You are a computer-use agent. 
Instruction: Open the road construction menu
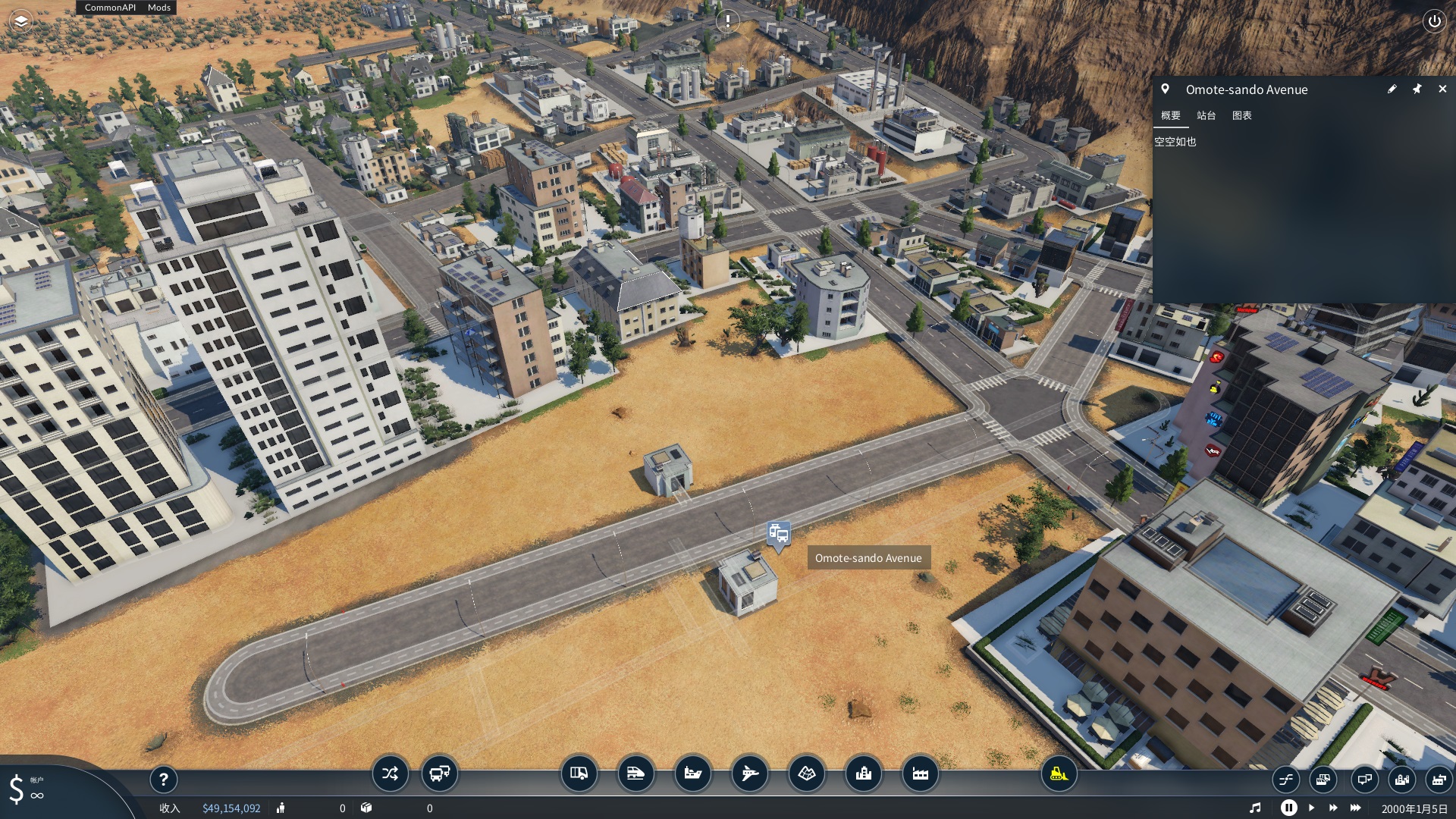[x=579, y=773]
